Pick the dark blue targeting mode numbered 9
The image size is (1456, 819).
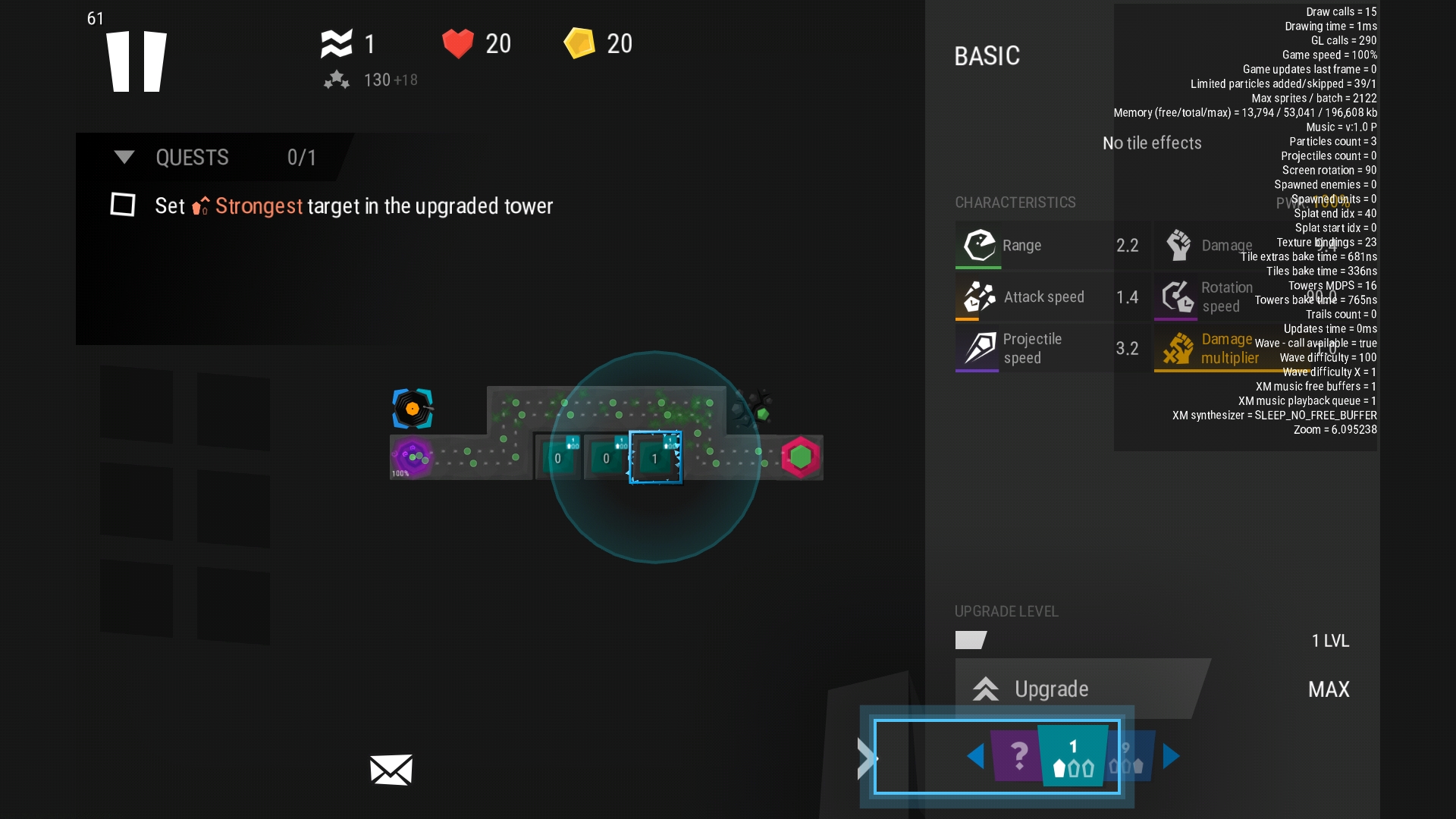click(1130, 757)
